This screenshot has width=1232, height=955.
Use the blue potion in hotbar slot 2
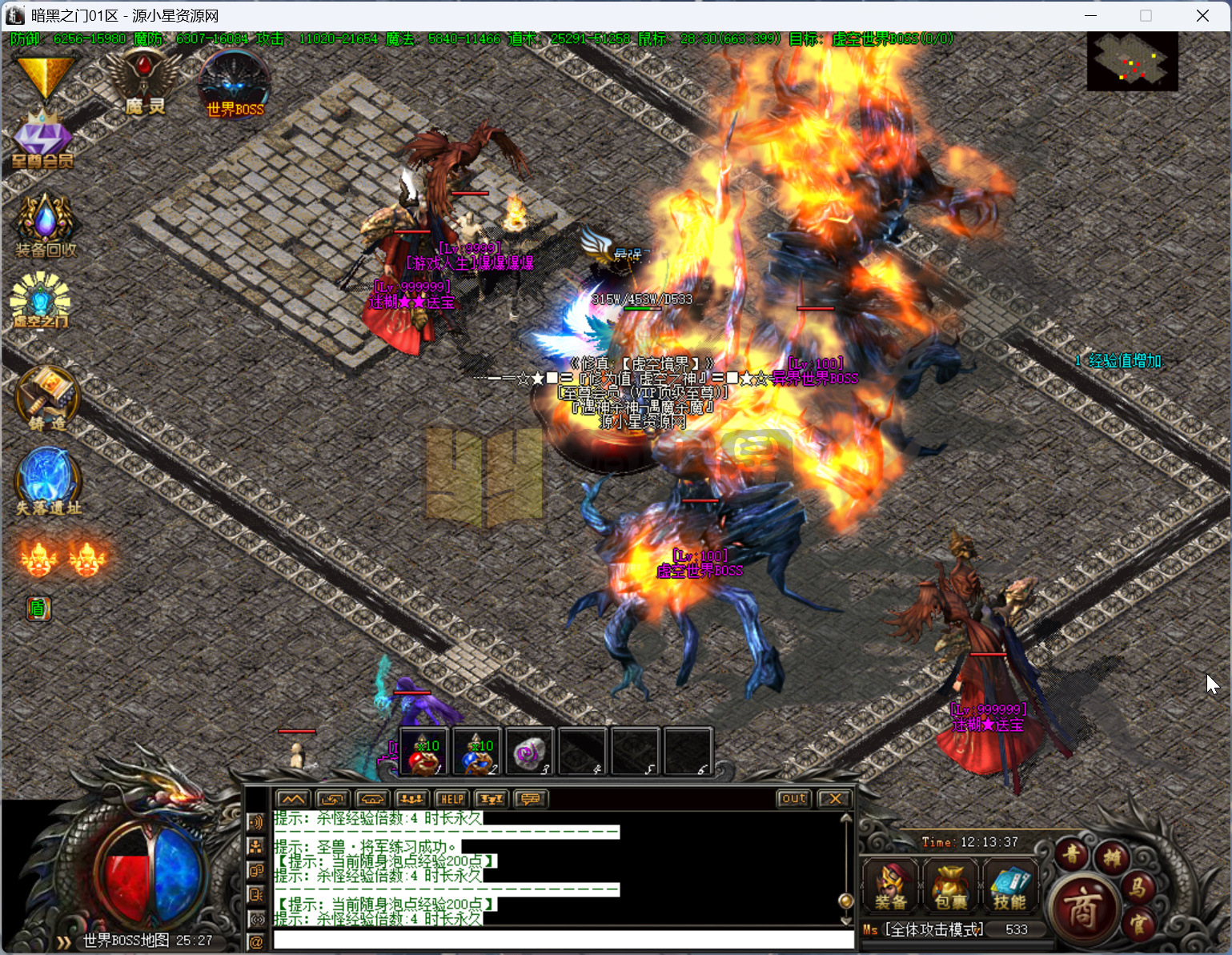click(x=476, y=752)
